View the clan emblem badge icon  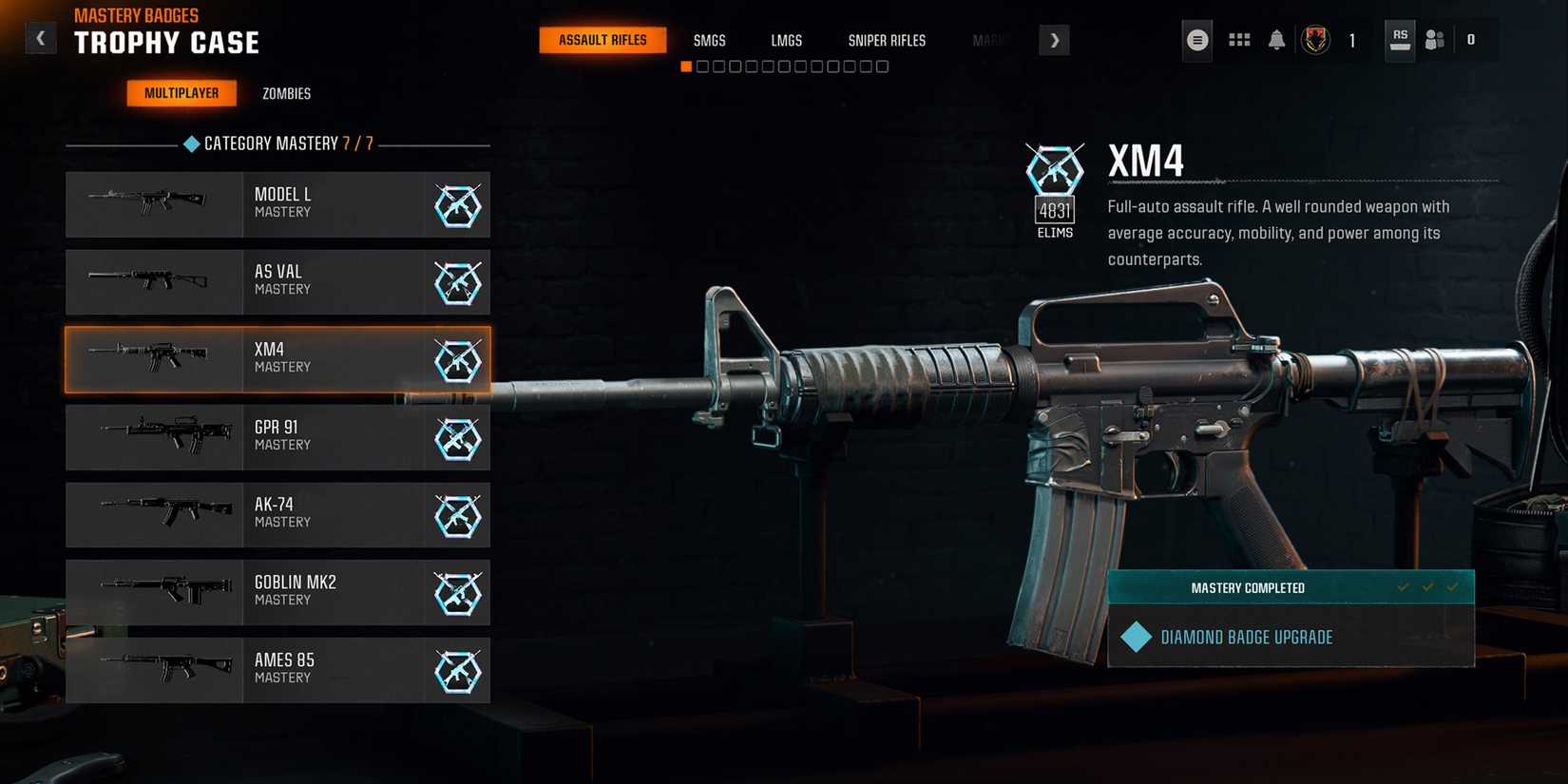[1316, 40]
